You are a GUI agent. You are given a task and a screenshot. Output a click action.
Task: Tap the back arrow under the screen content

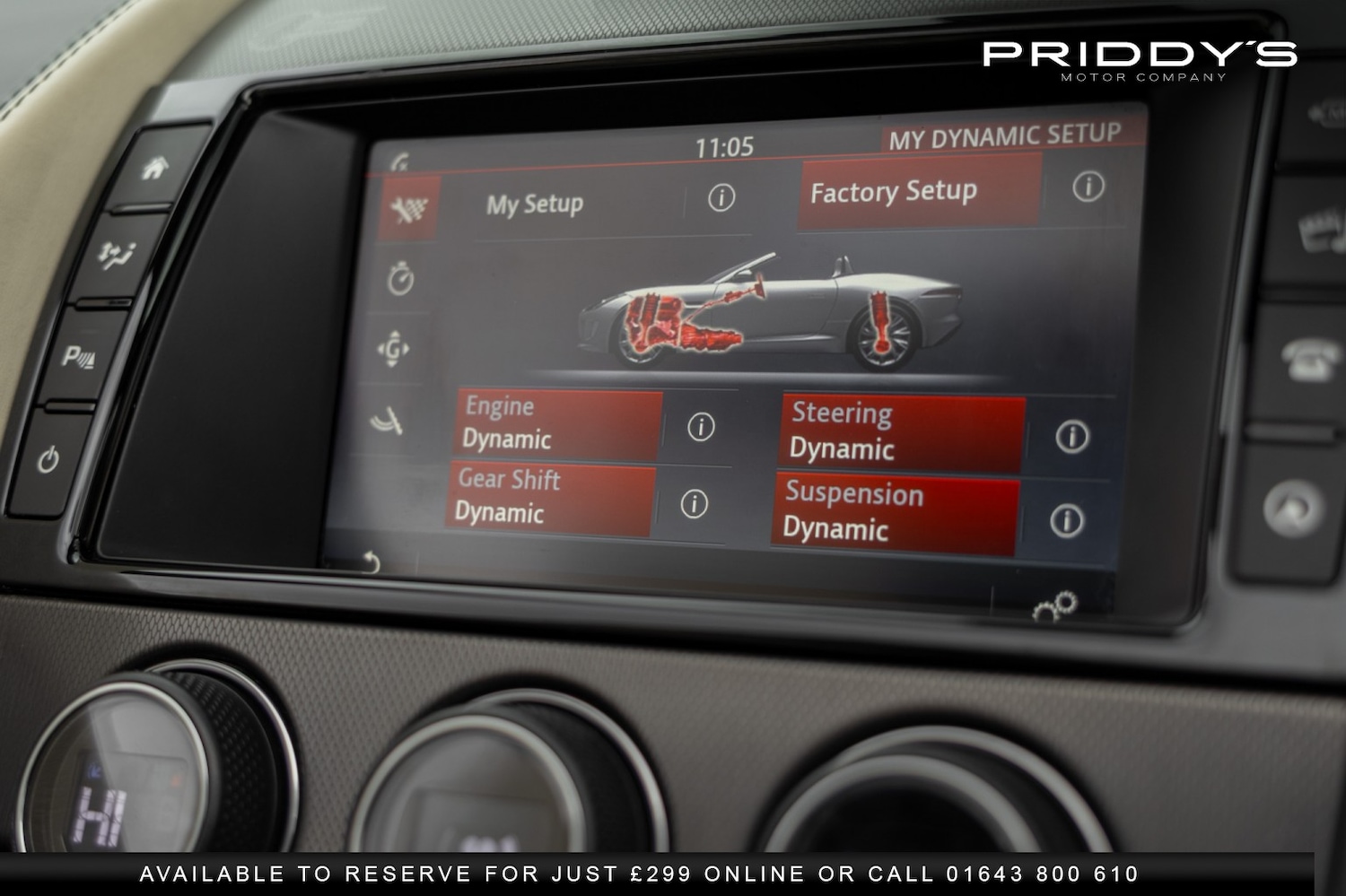click(x=373, y=561)
